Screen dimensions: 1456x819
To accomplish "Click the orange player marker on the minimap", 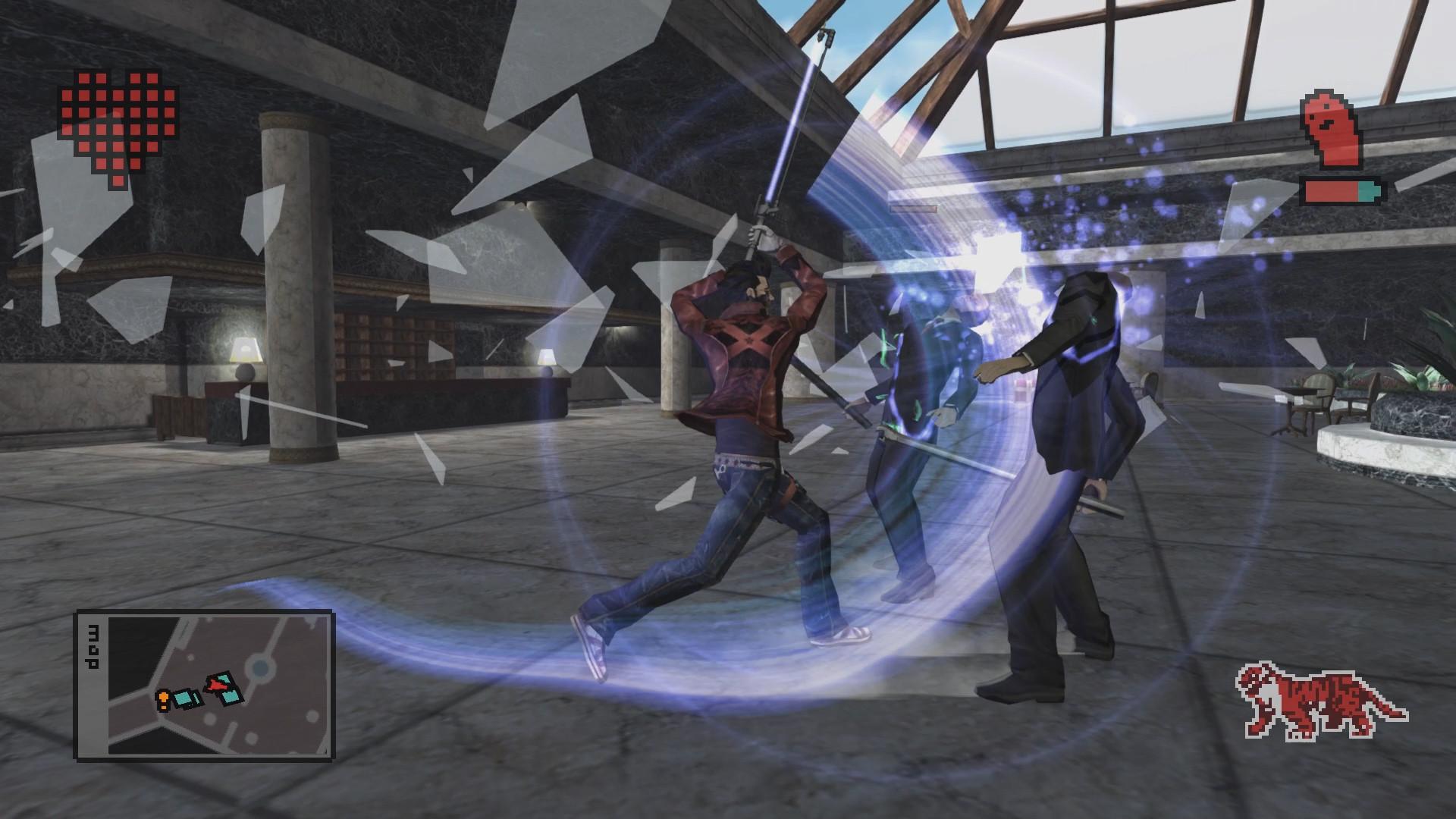I will (163, 698).
